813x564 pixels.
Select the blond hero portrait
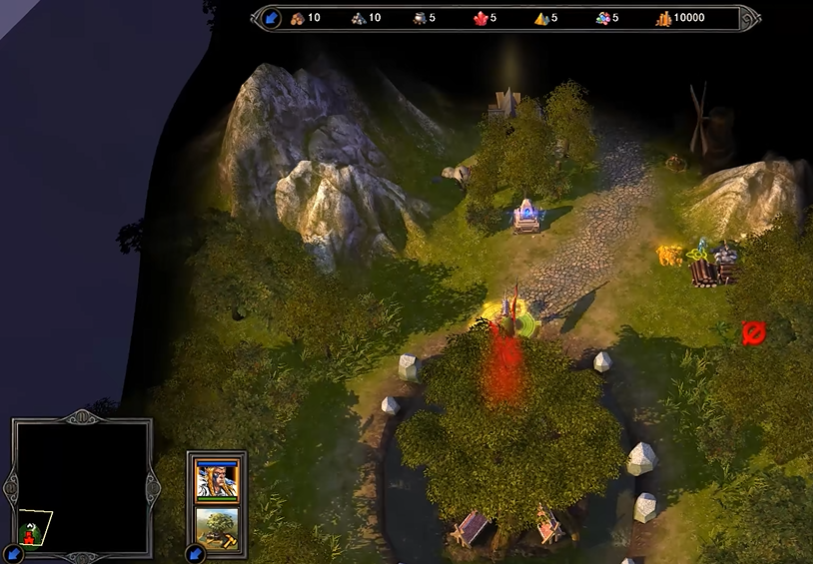tap(217, 480)
